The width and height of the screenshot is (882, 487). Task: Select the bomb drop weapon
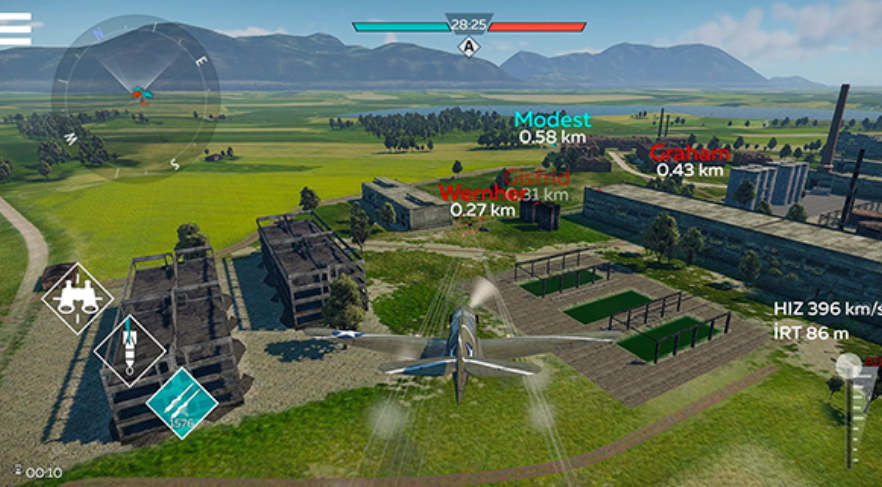pos(129,349)
